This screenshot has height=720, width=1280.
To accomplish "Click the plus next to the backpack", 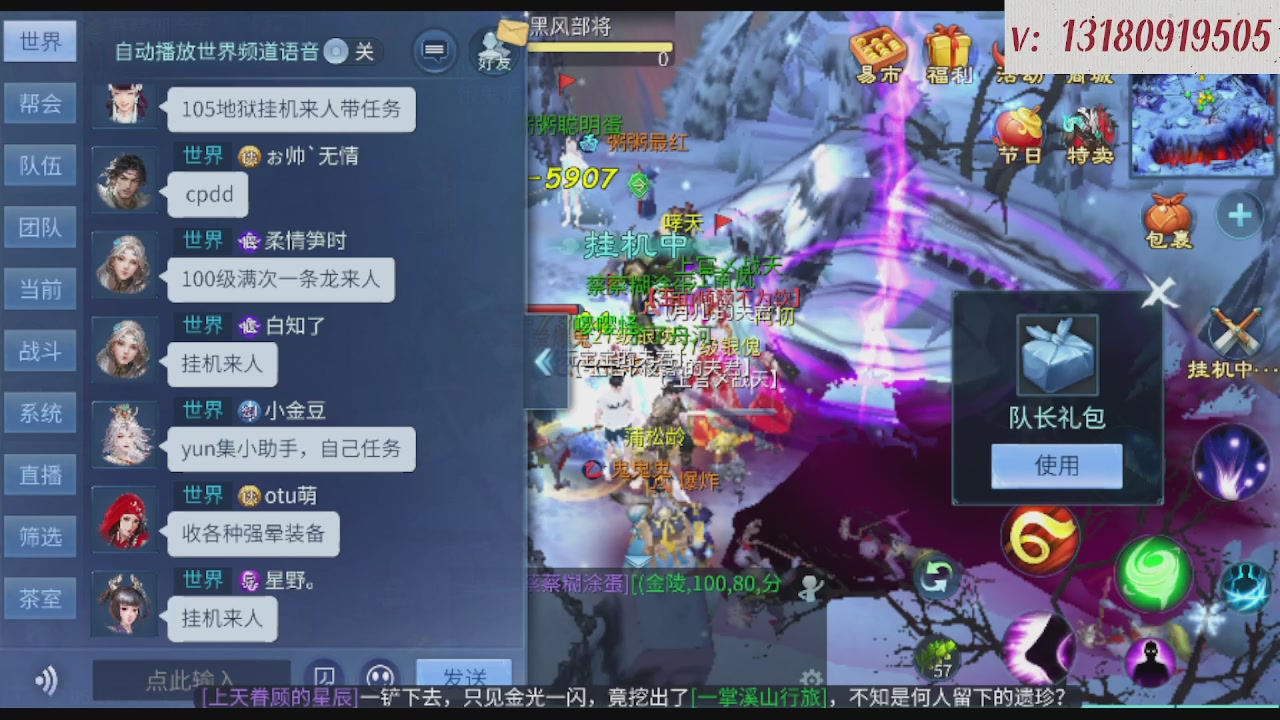I will 1240,213.
